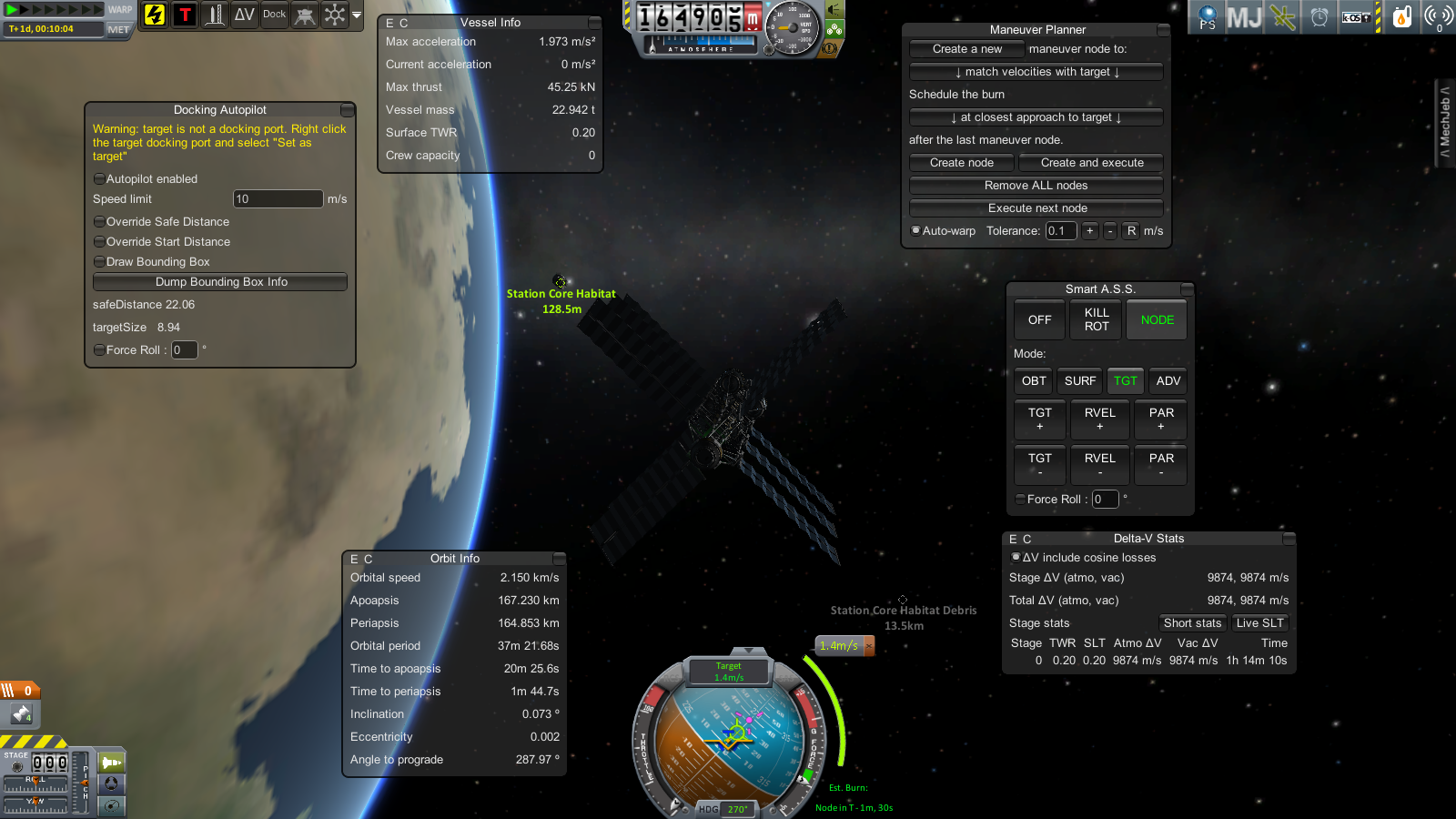Enable the Docking Autopilot checkbox
This screenshot has width=1456, height=819.
(x=99, y=179)
